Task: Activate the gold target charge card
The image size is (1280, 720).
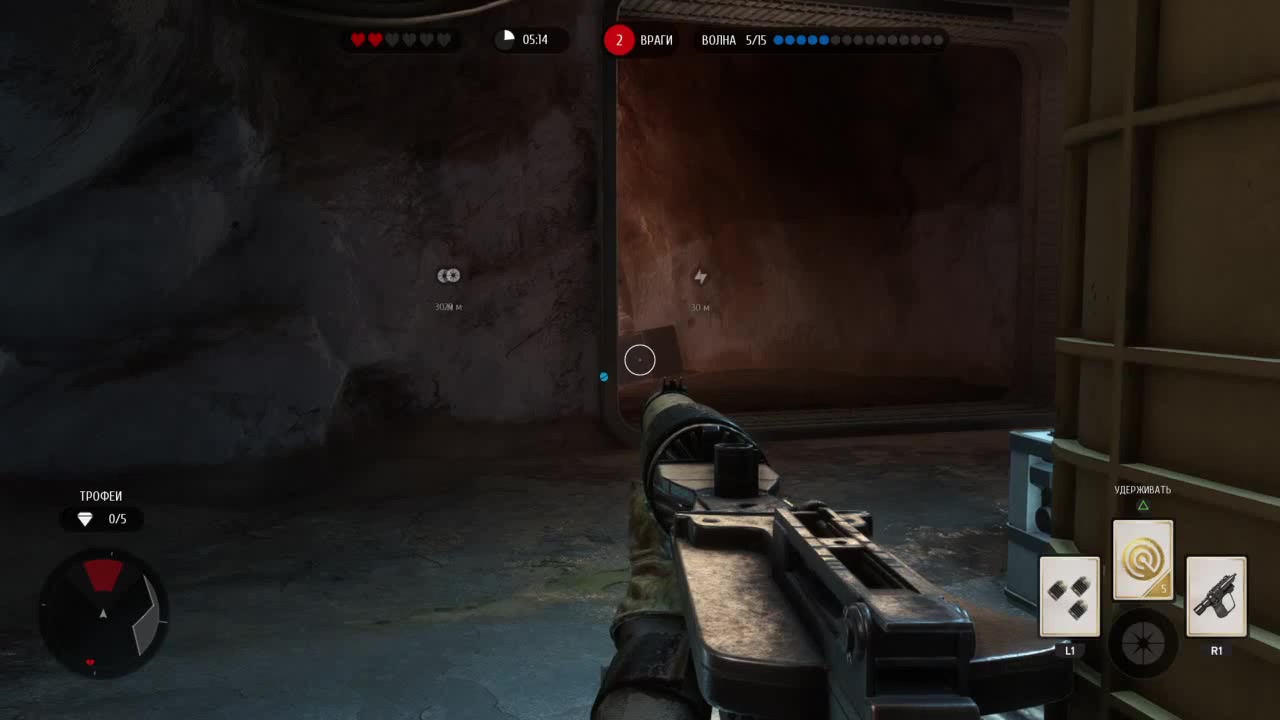Action: click(x=1143, y=560)
